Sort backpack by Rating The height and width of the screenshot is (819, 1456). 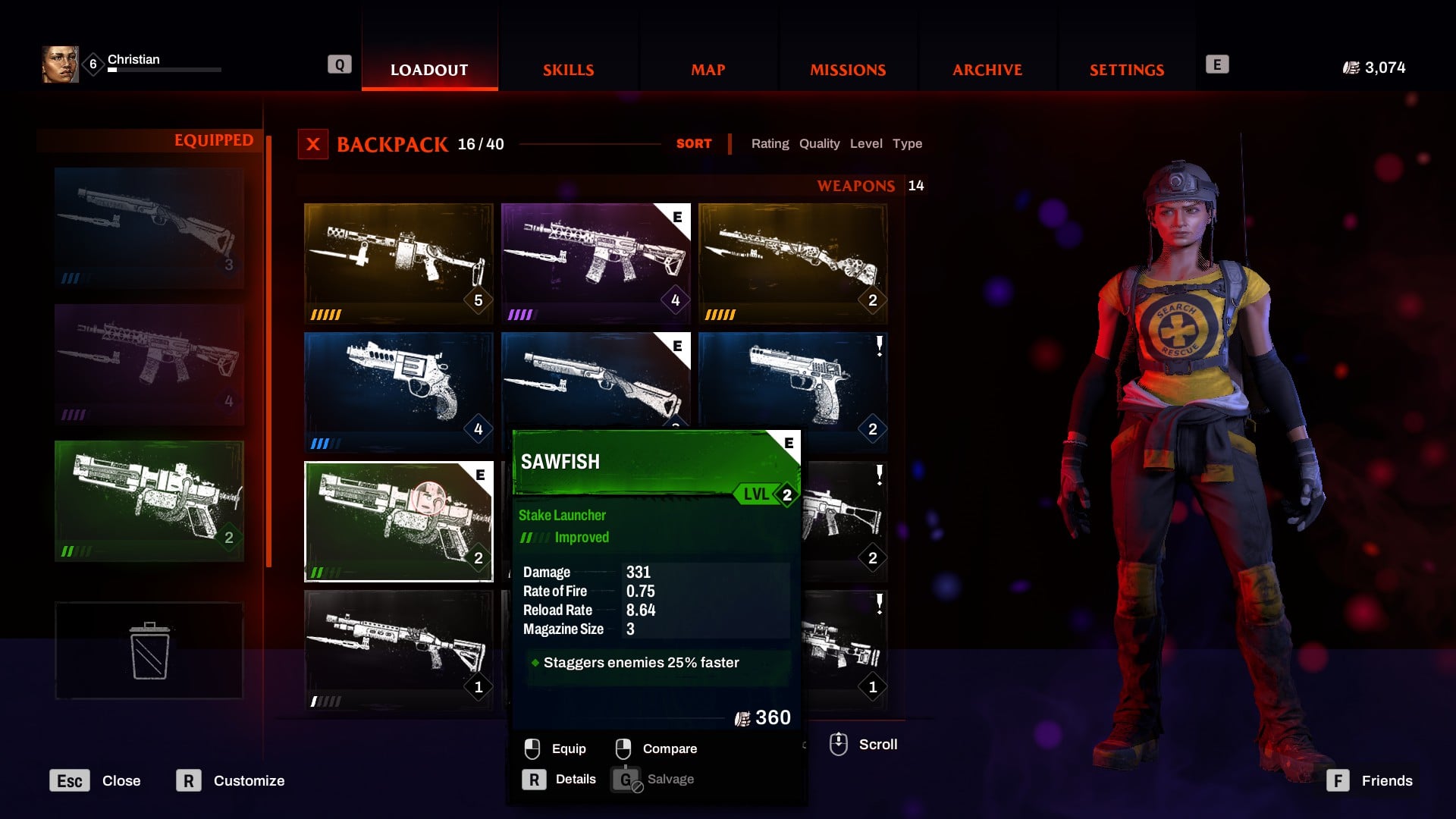[x=770, y=144]
